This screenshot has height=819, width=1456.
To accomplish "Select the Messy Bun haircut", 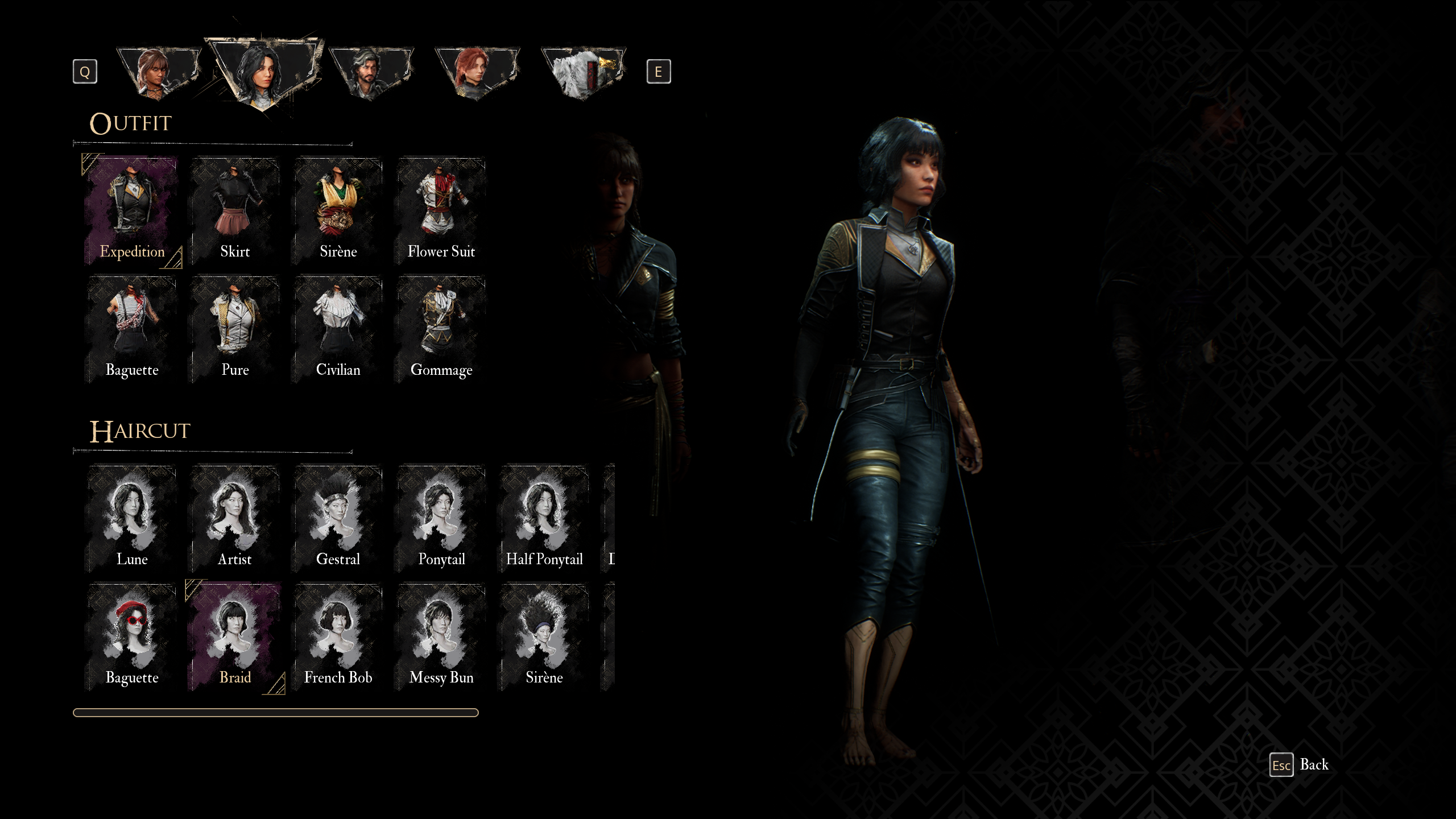I will [x=441, y=636].
